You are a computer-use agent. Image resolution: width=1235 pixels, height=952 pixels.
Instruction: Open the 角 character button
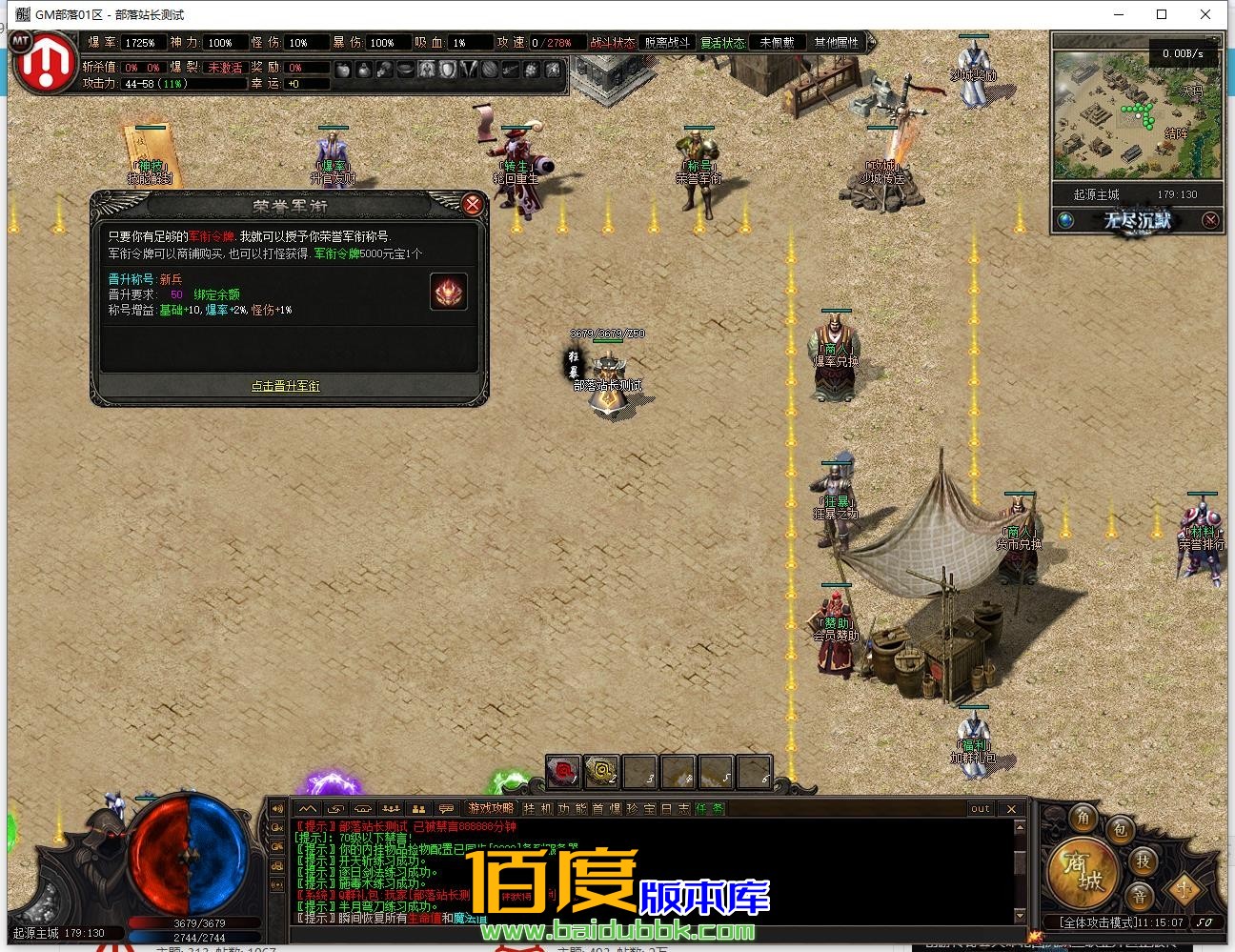(1083, 819)
